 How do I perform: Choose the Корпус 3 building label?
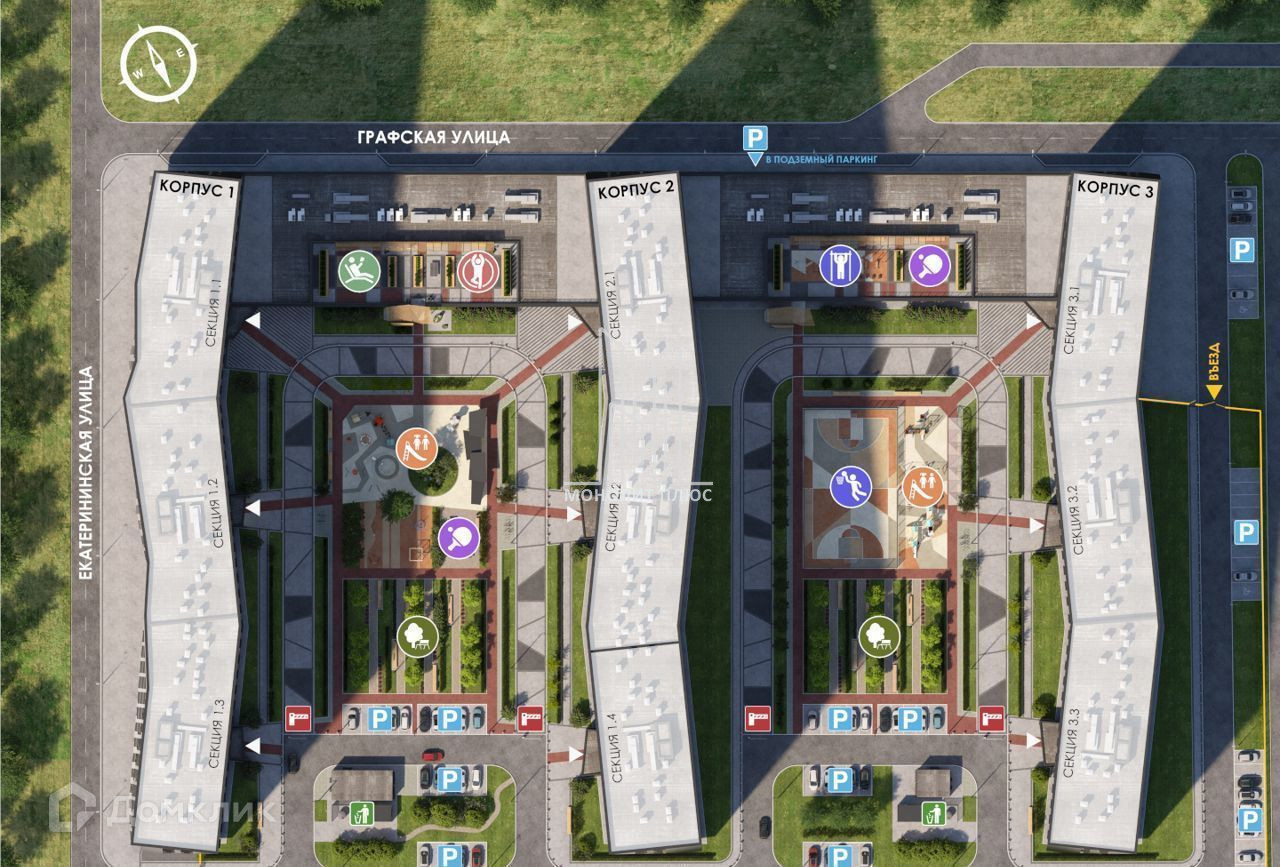point(1116,188)
